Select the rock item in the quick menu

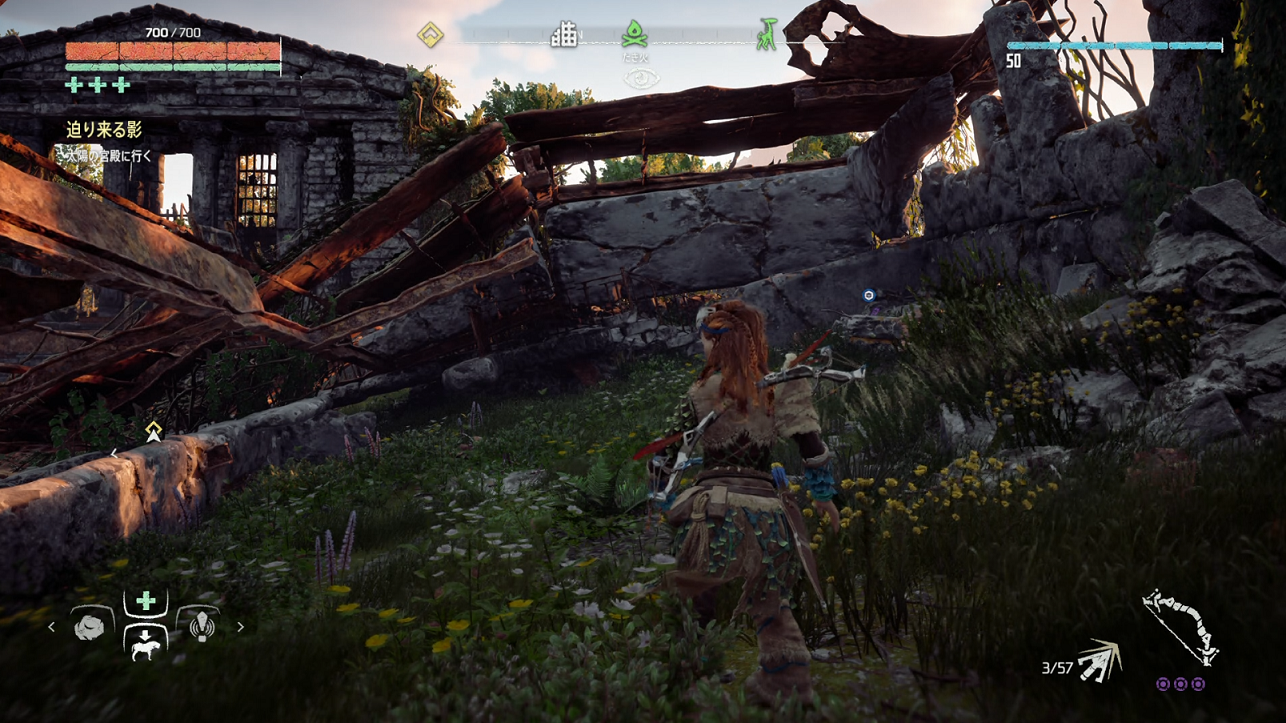coord(90,626)
